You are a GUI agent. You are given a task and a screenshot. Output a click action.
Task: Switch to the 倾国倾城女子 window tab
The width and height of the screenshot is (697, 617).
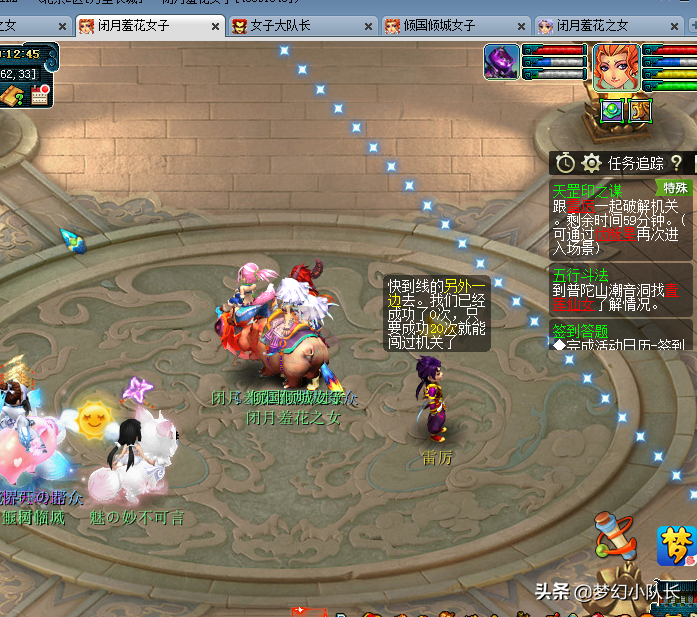coord(441,26)
